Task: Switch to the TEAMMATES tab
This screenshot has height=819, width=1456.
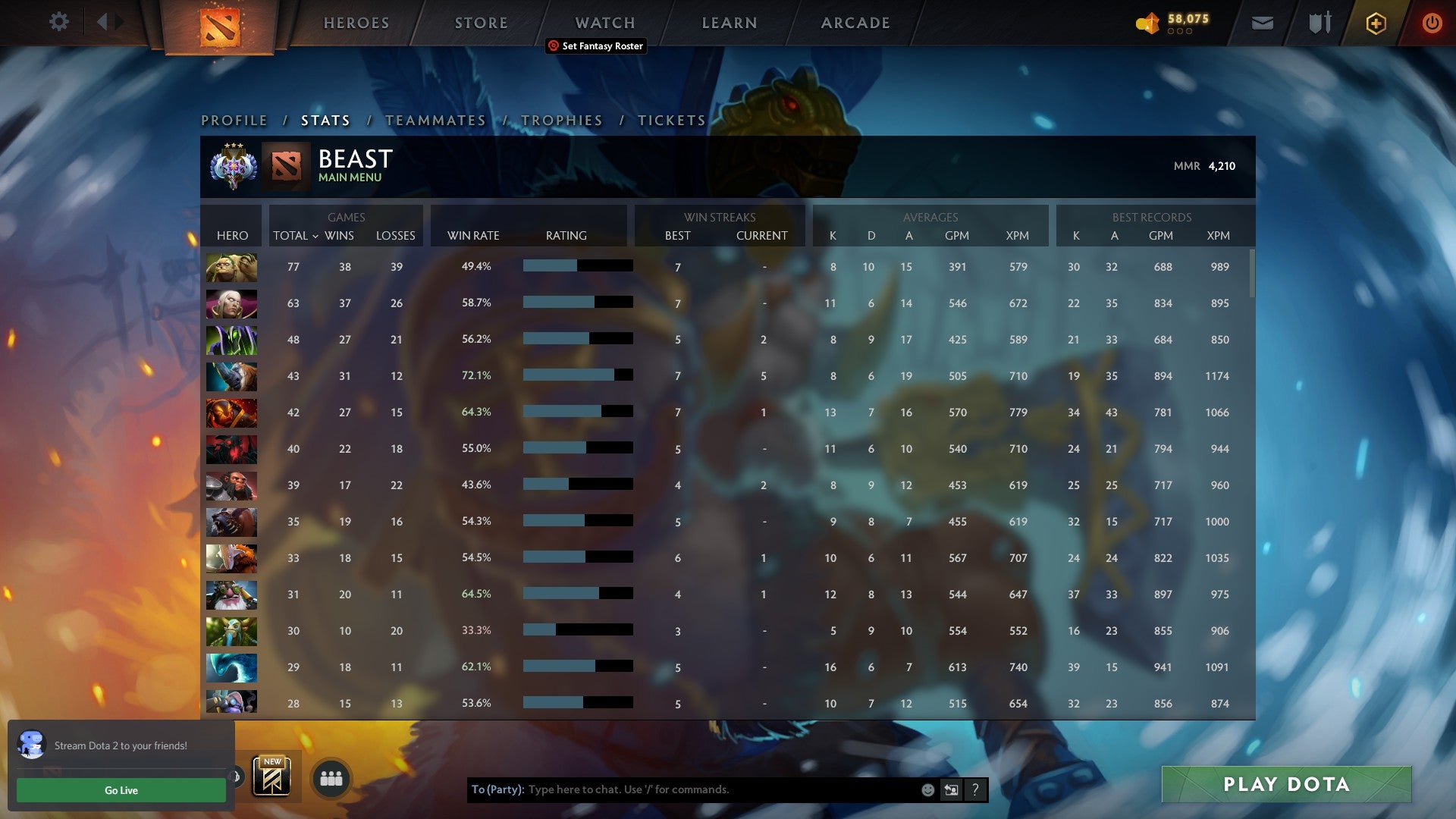Action: click(x=435, y=120)
